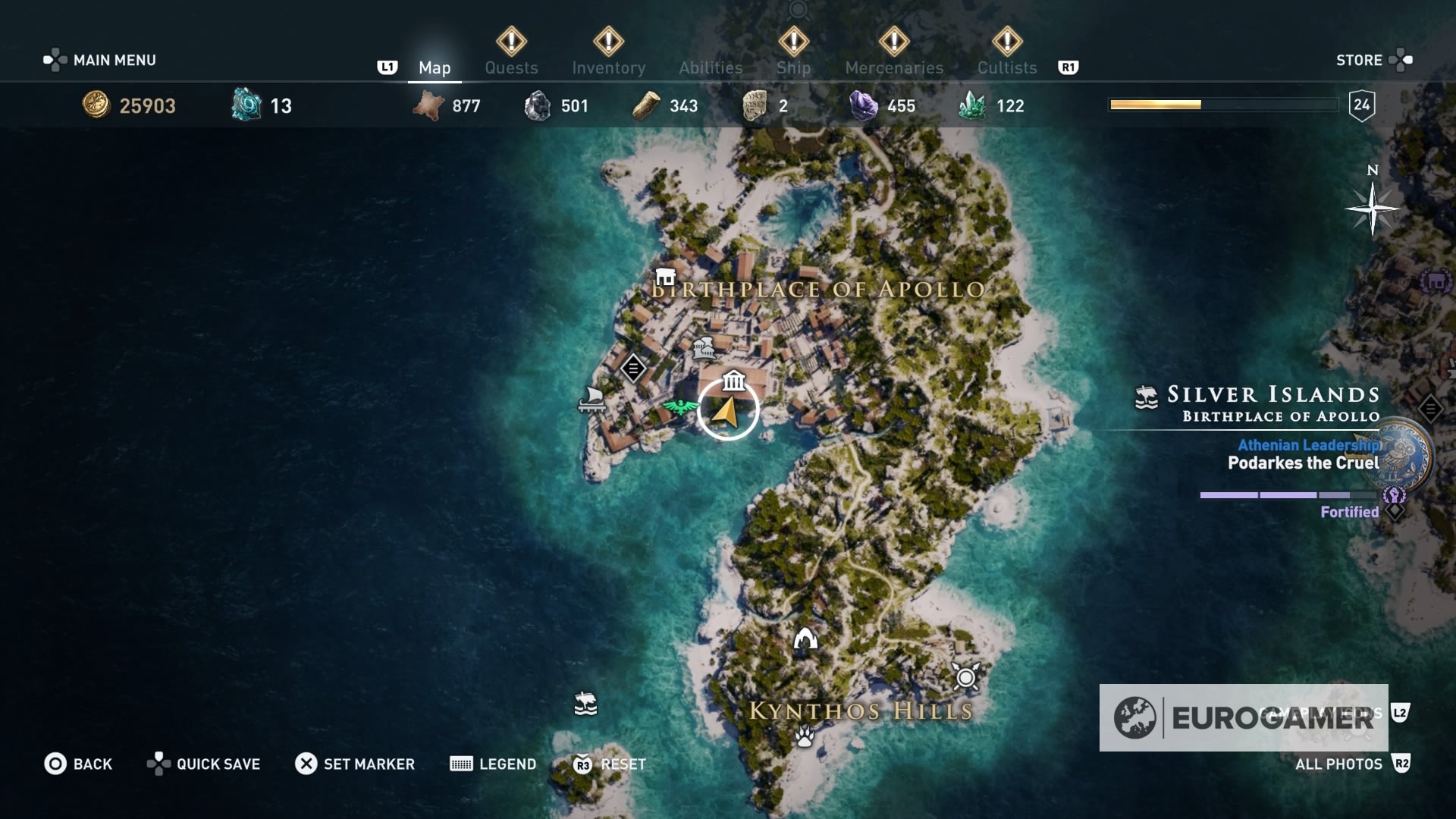Click the Store button
This screenshot has width=1456, height=819.
(1361, 60)
